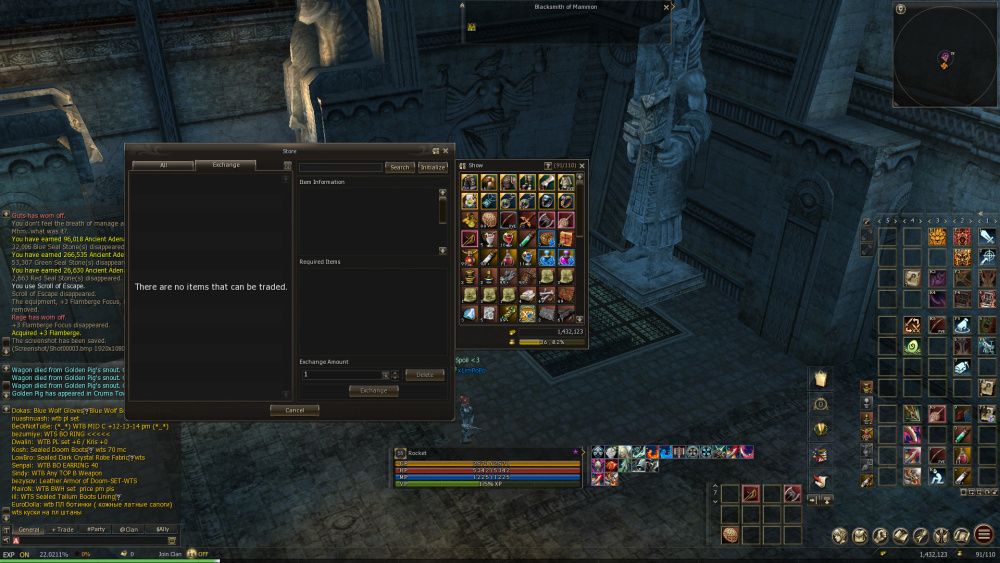Switch chat to the Clan tab
The height and width of the screenshot is (563, 1000).
(128, 529)
